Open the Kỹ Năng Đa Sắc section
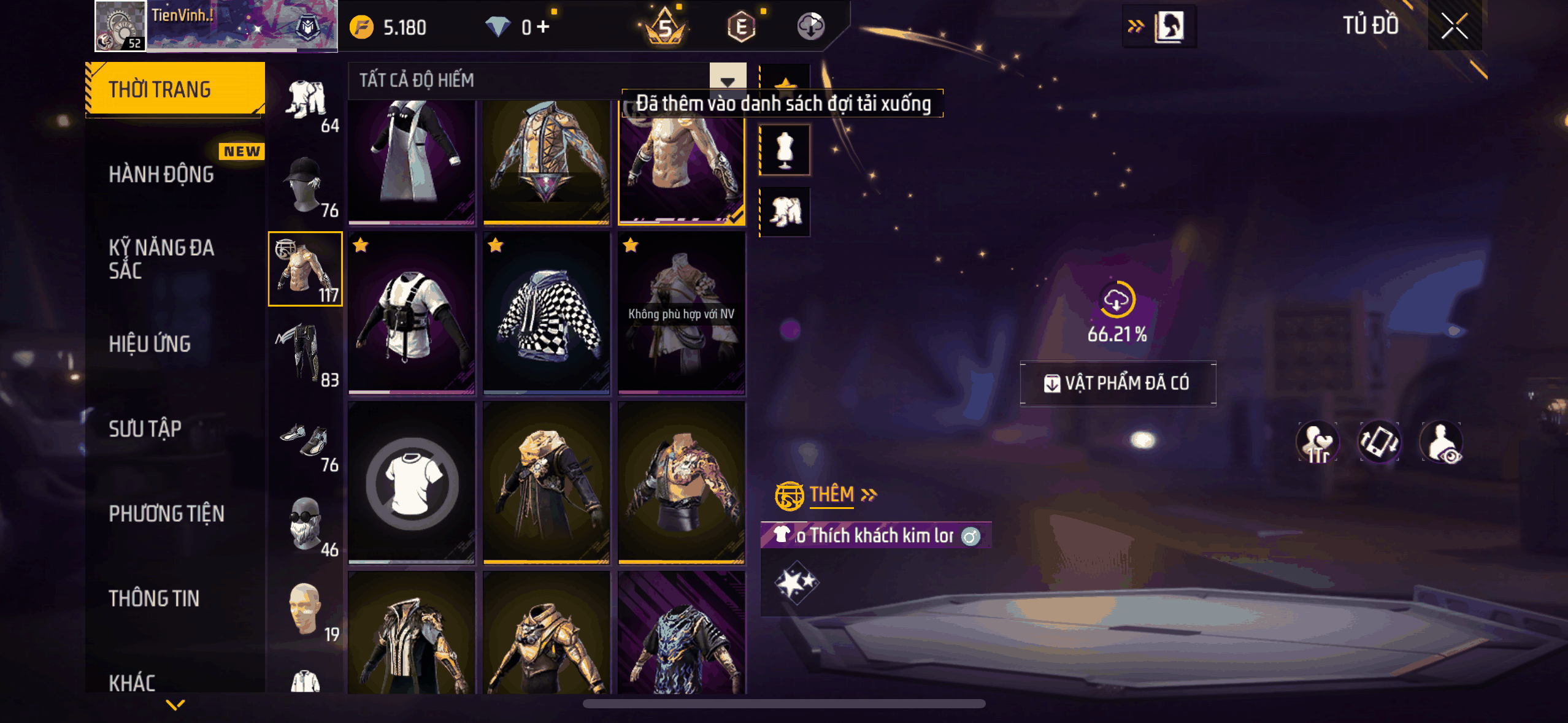Image resolution: width=1568 pixels, height=723 pixels. [x=161, y=259]
